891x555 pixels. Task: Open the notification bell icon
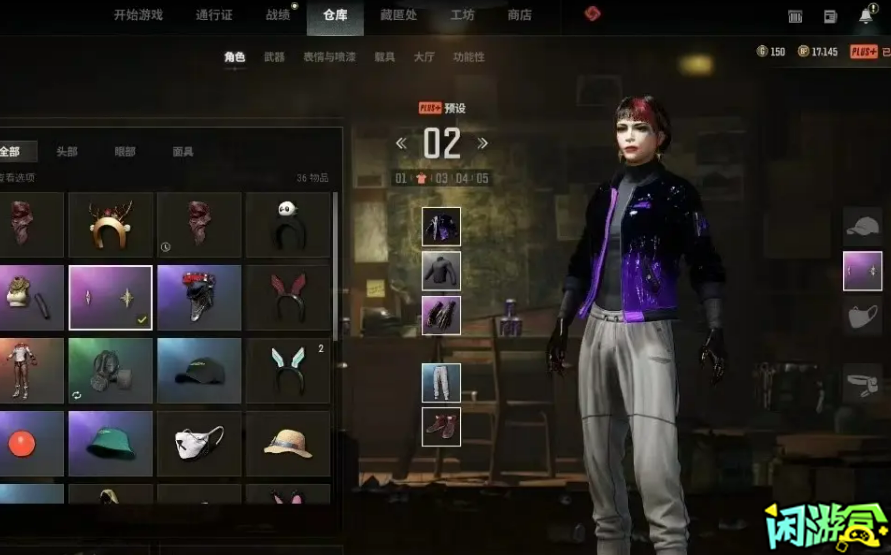865,16
